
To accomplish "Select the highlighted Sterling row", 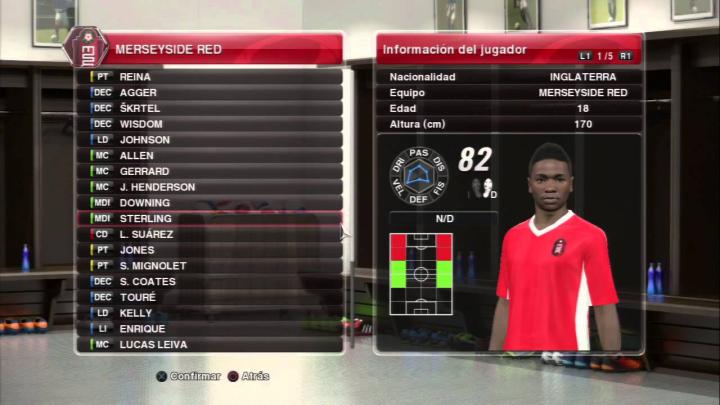I will (210, 218).
